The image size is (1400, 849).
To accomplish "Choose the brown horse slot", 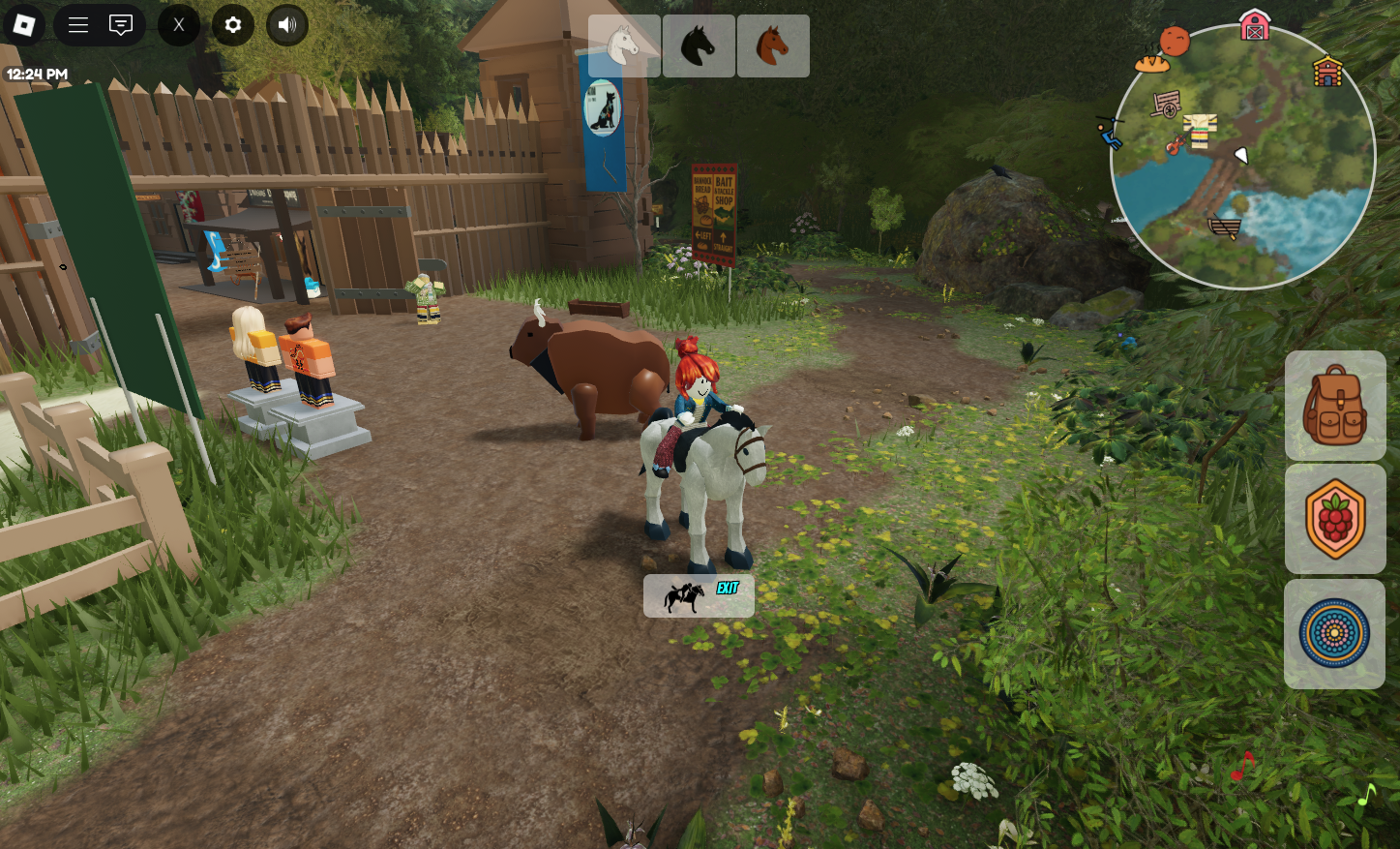I will point(773,45).
